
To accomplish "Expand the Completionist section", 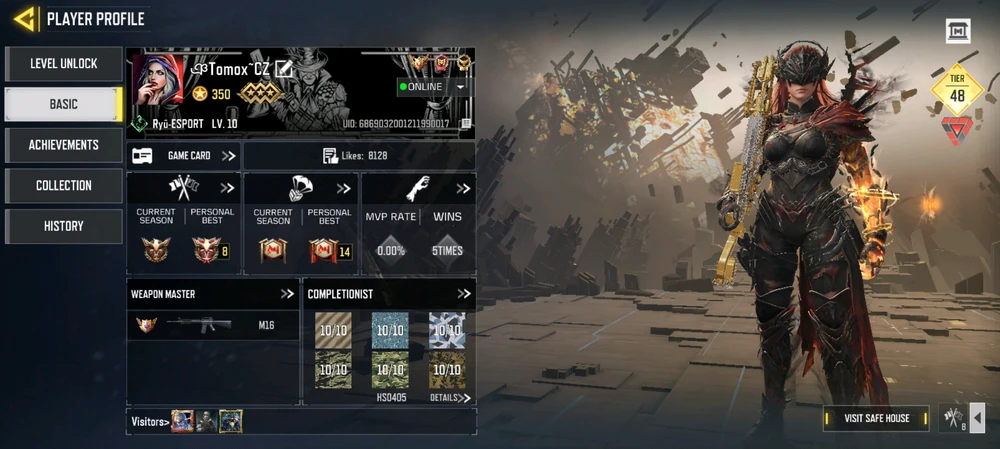I will pyautogui.click(x=464, y=294).
